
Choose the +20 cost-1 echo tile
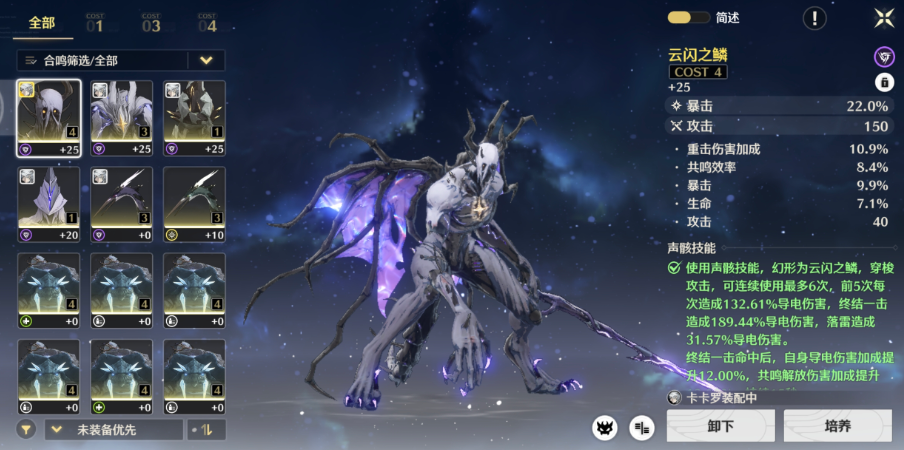click(49, 204)
